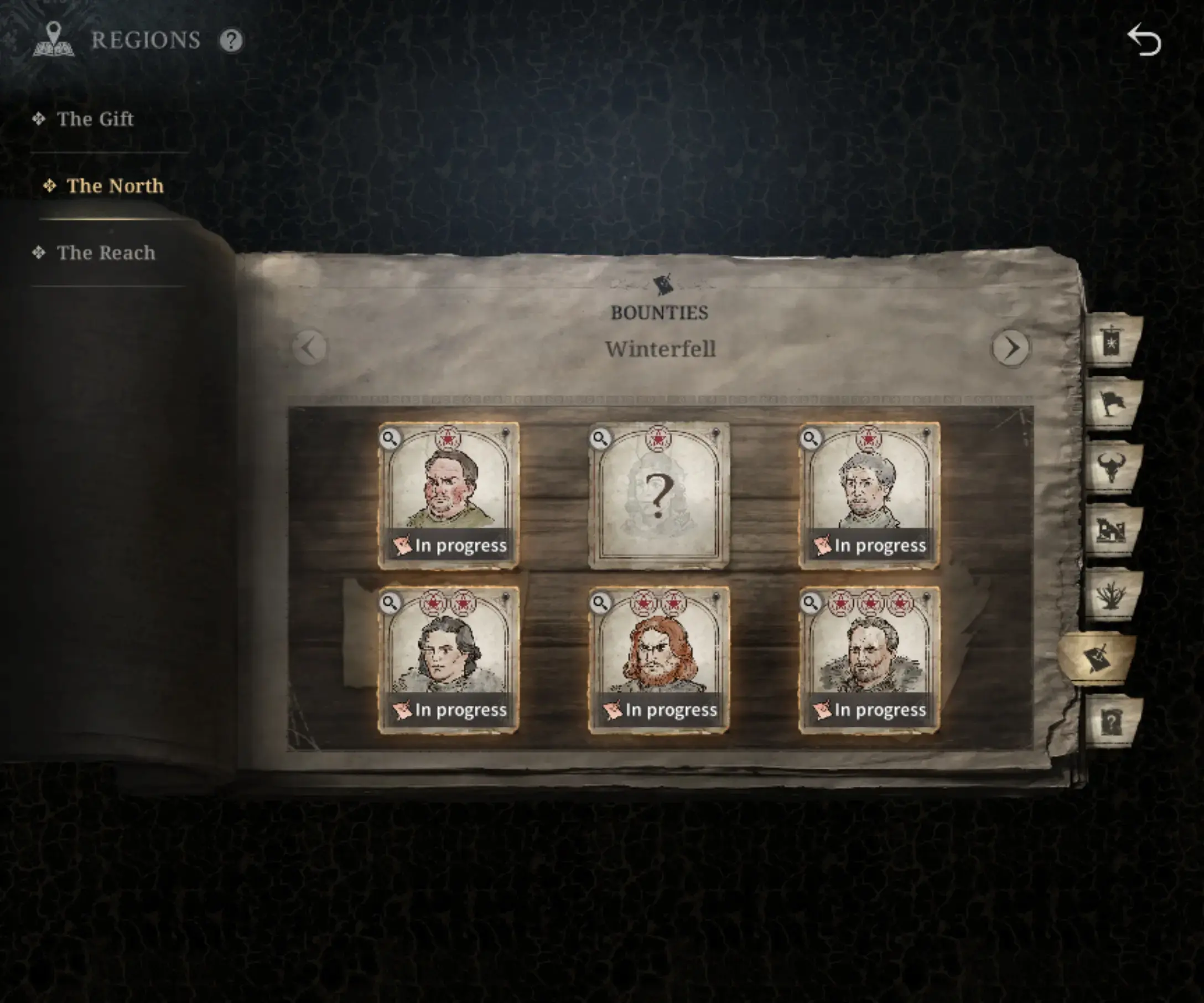Open the bull head bookmark tab
Screen dimensions: 1204x1003
pos(1112,467)
